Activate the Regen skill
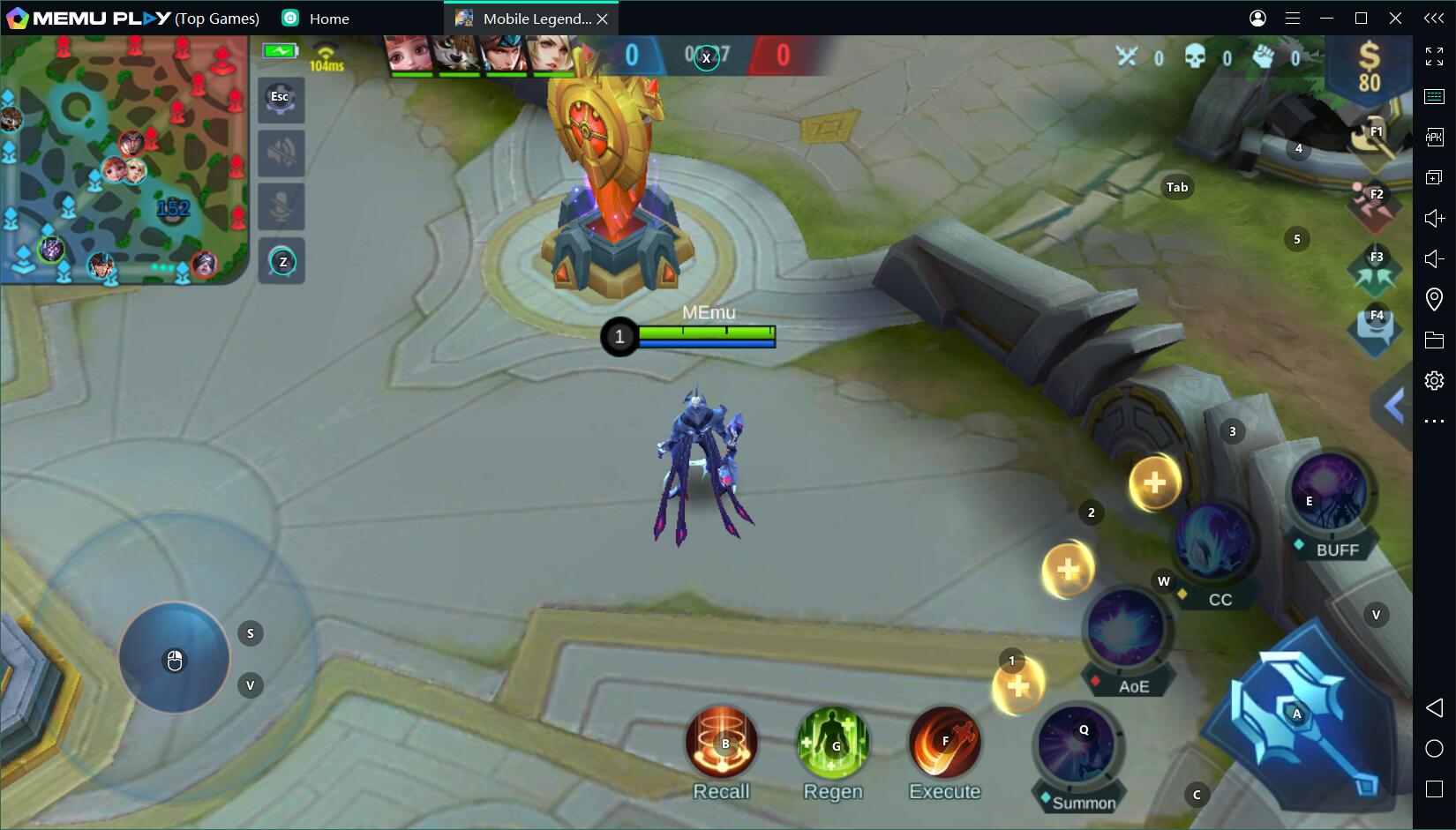 coord(832,744)
